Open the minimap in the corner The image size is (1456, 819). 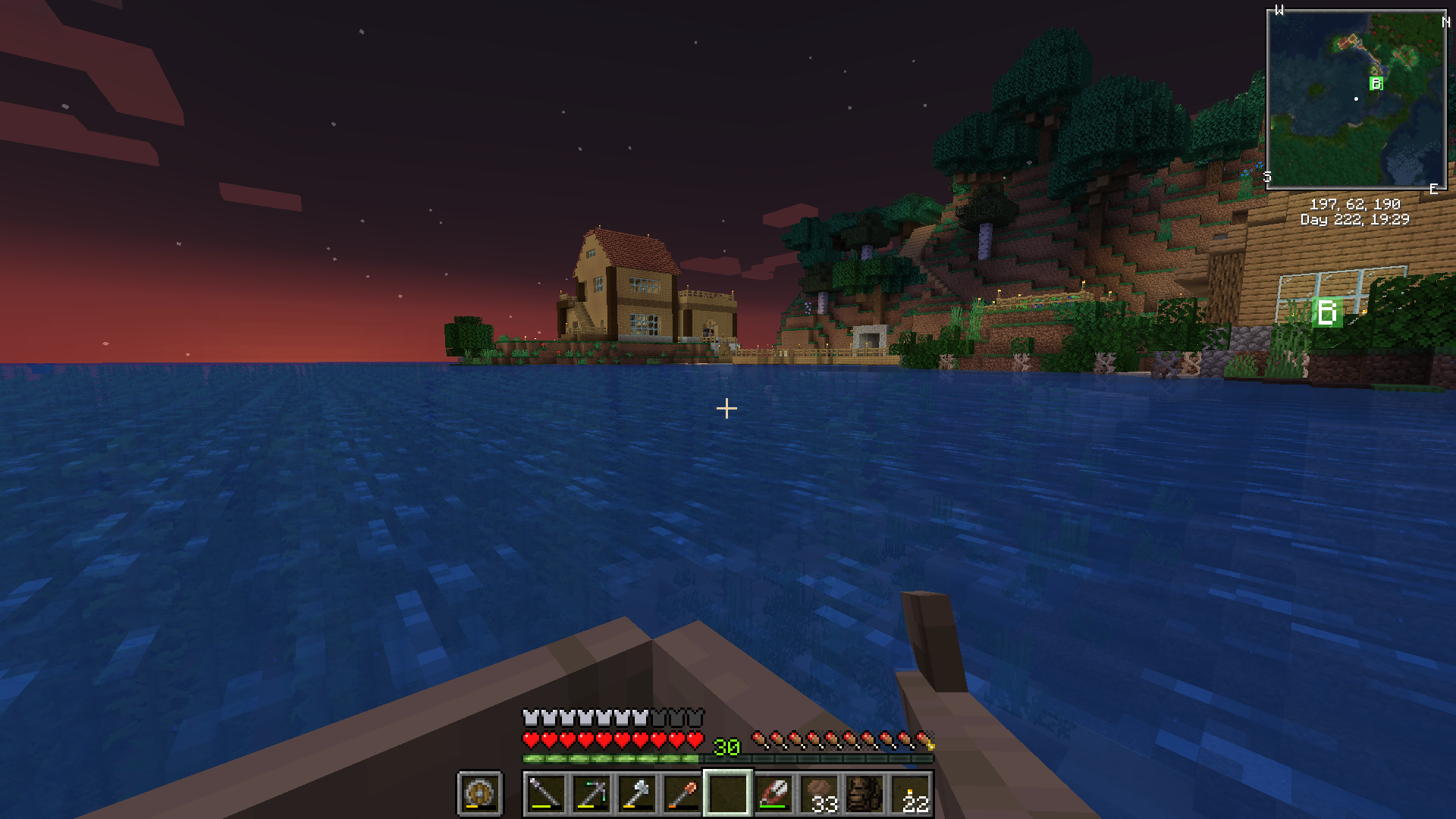tap(1356, 99)
